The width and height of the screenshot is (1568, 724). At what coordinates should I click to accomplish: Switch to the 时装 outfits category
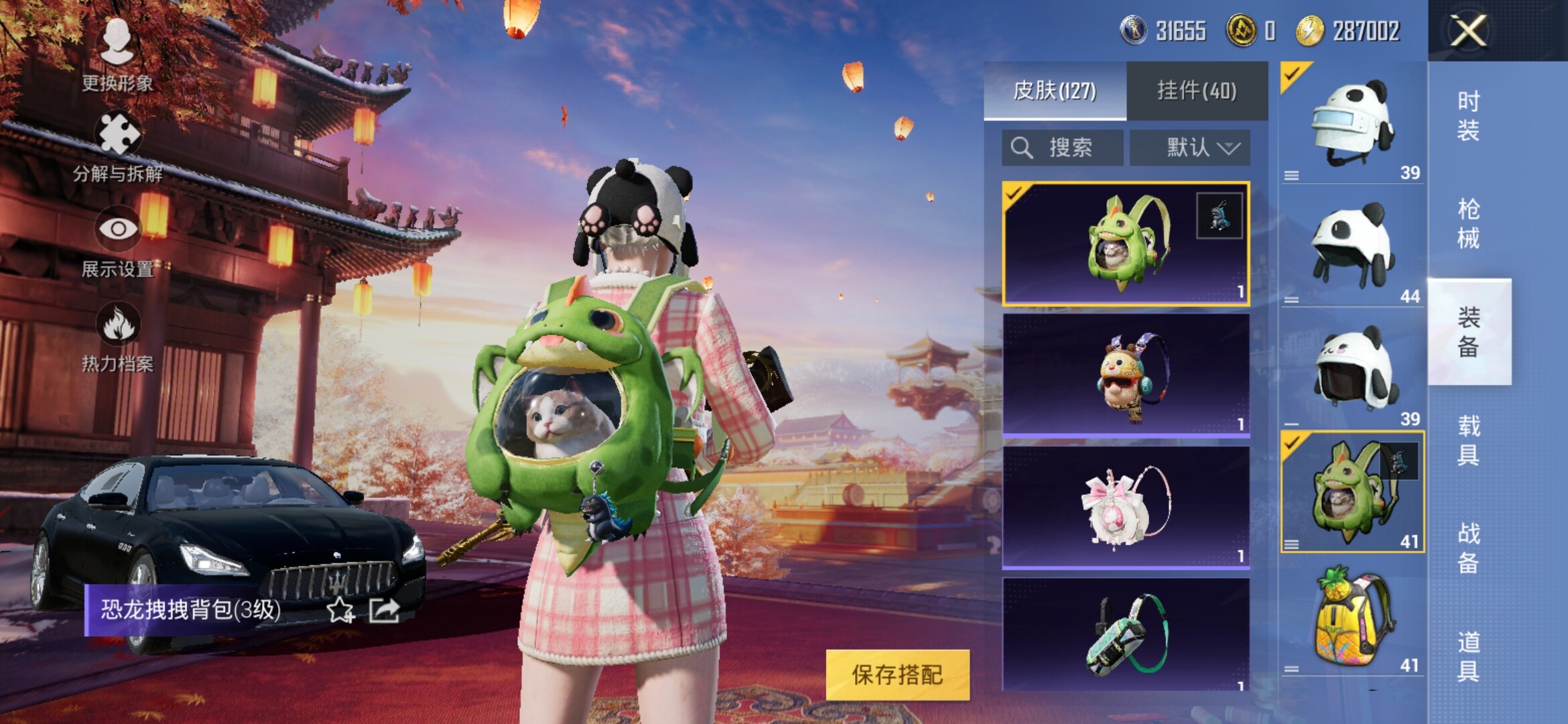(1468, 115)
